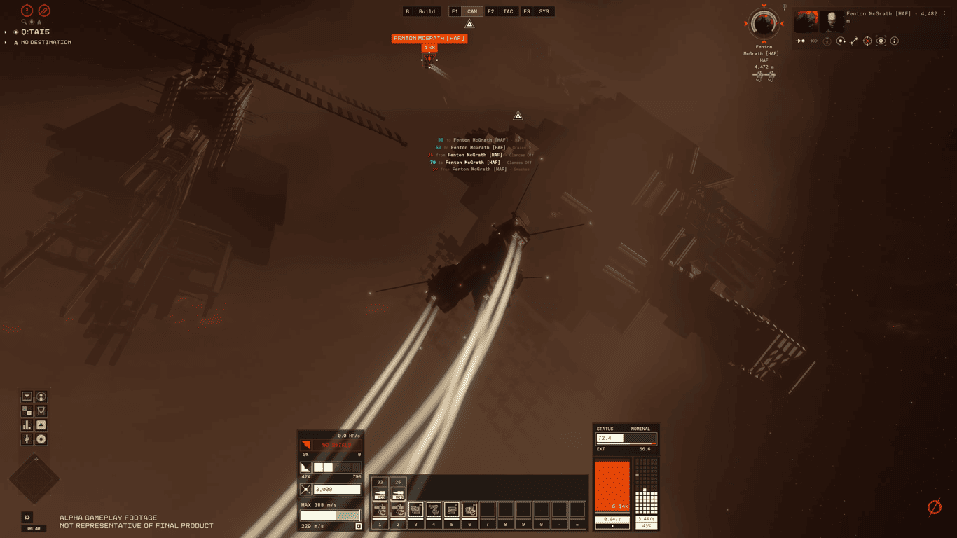
Task: Click the No Shield indicator box
Action: (334, 445)
